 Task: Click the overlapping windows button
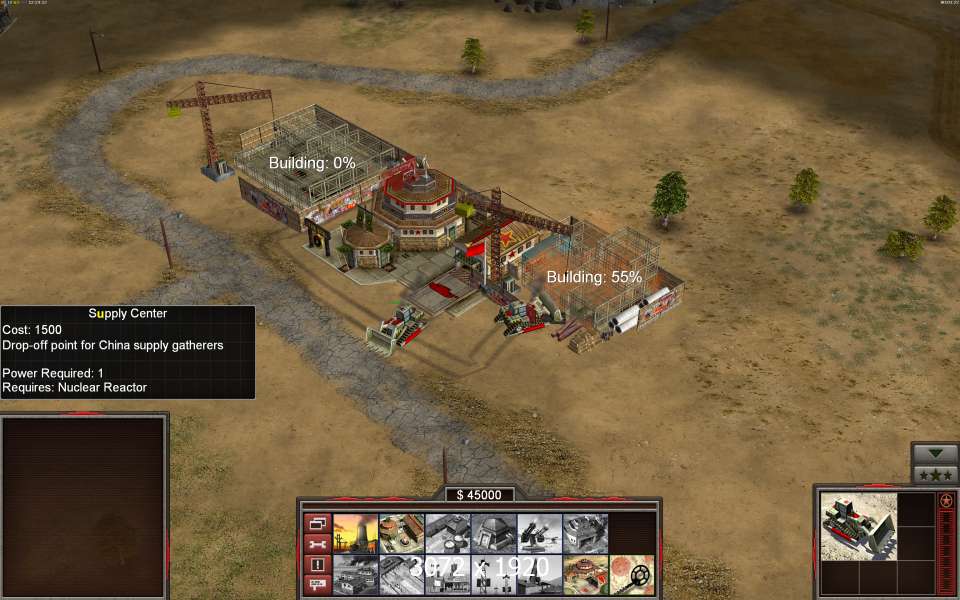coord(317,523)
